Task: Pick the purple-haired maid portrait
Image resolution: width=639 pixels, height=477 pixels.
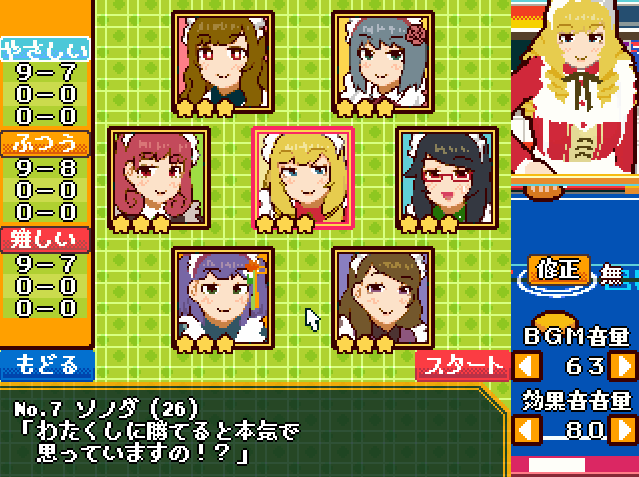Action: (223, 298)
